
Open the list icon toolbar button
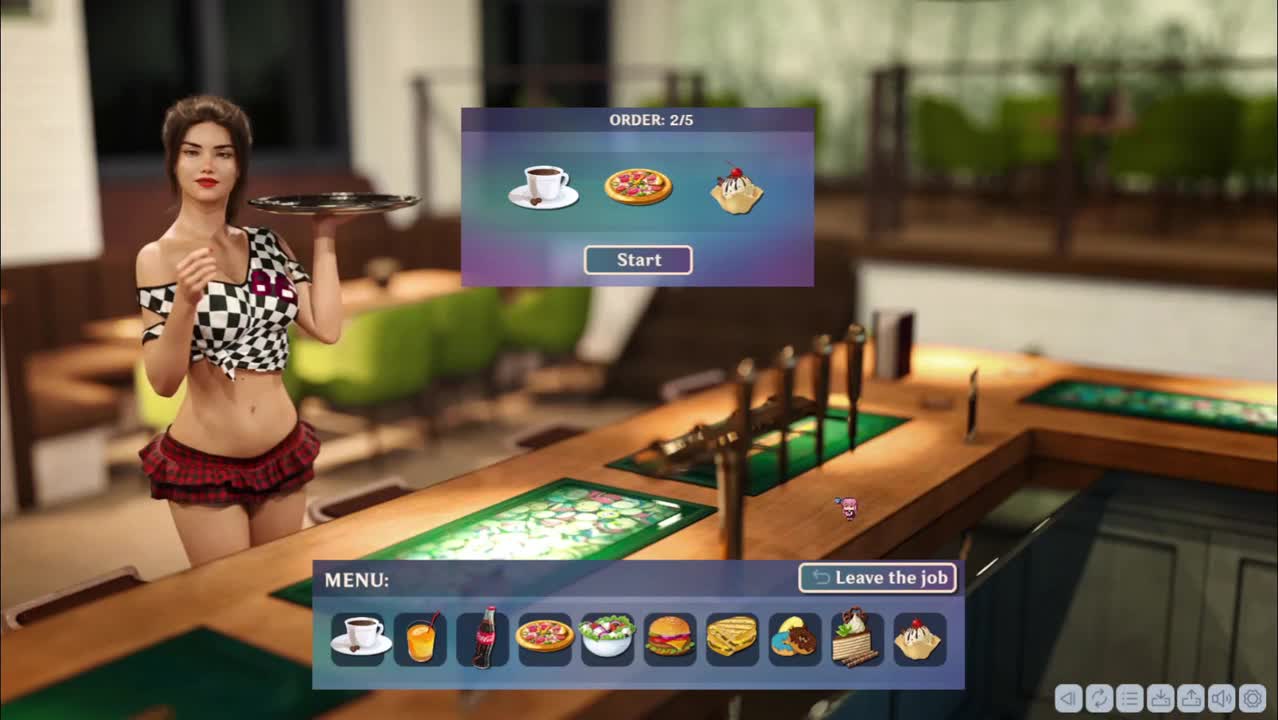(x=1129, y=698)
